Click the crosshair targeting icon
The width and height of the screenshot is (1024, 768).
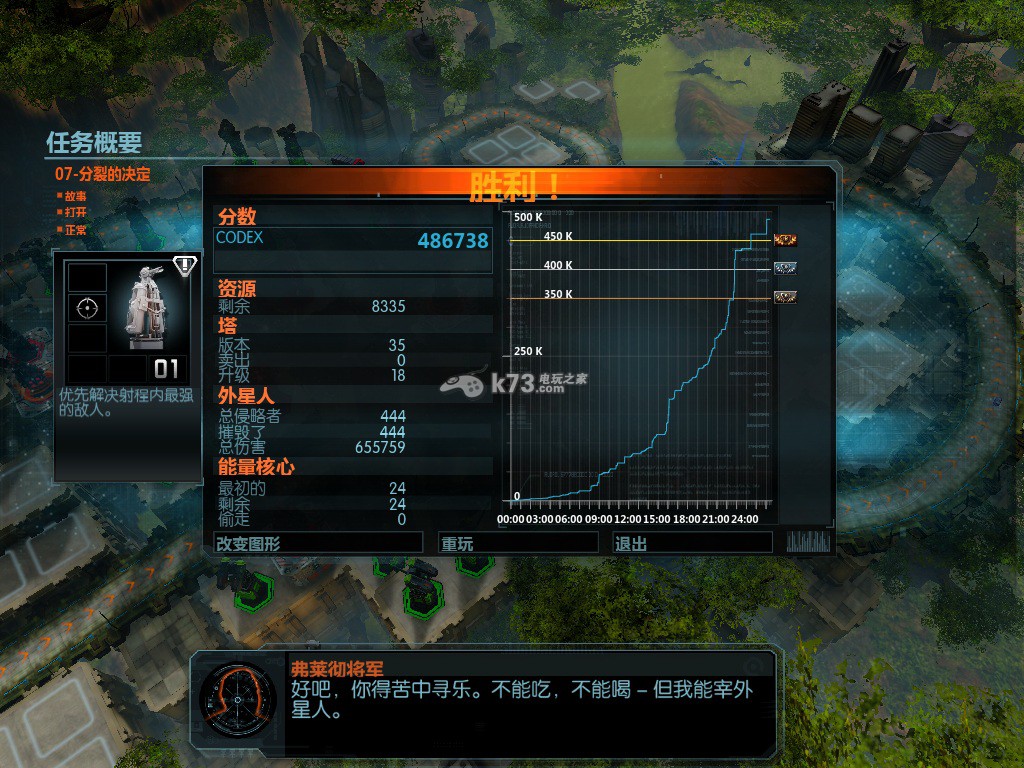pos(86,308)
